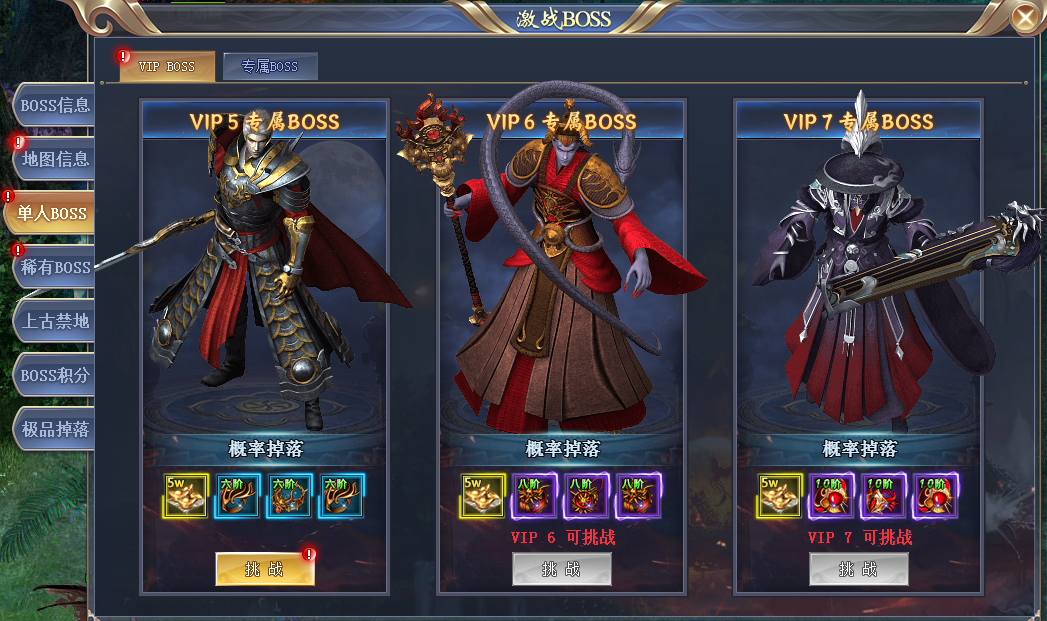Challenge the VIP 5 exclusive boss
Viewport: 1047px width, 621px height.
point(265,569)
